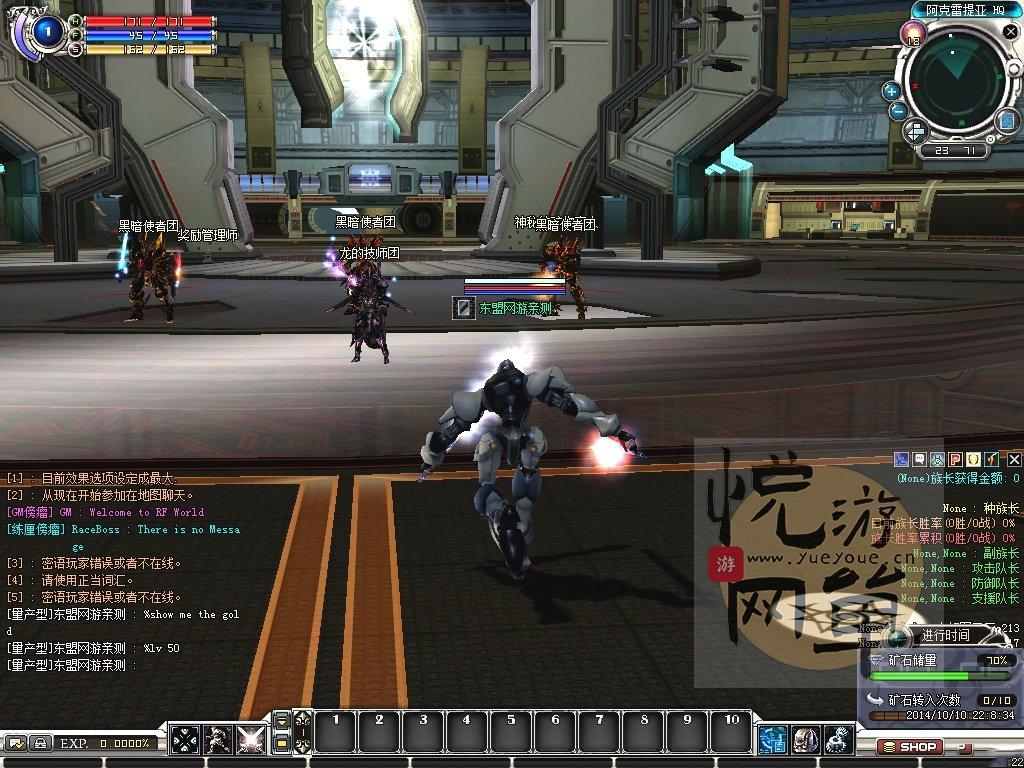Activate the crossed swords attack icon
This screenshot has width=1024, height=768.
[x=249, y=740]
